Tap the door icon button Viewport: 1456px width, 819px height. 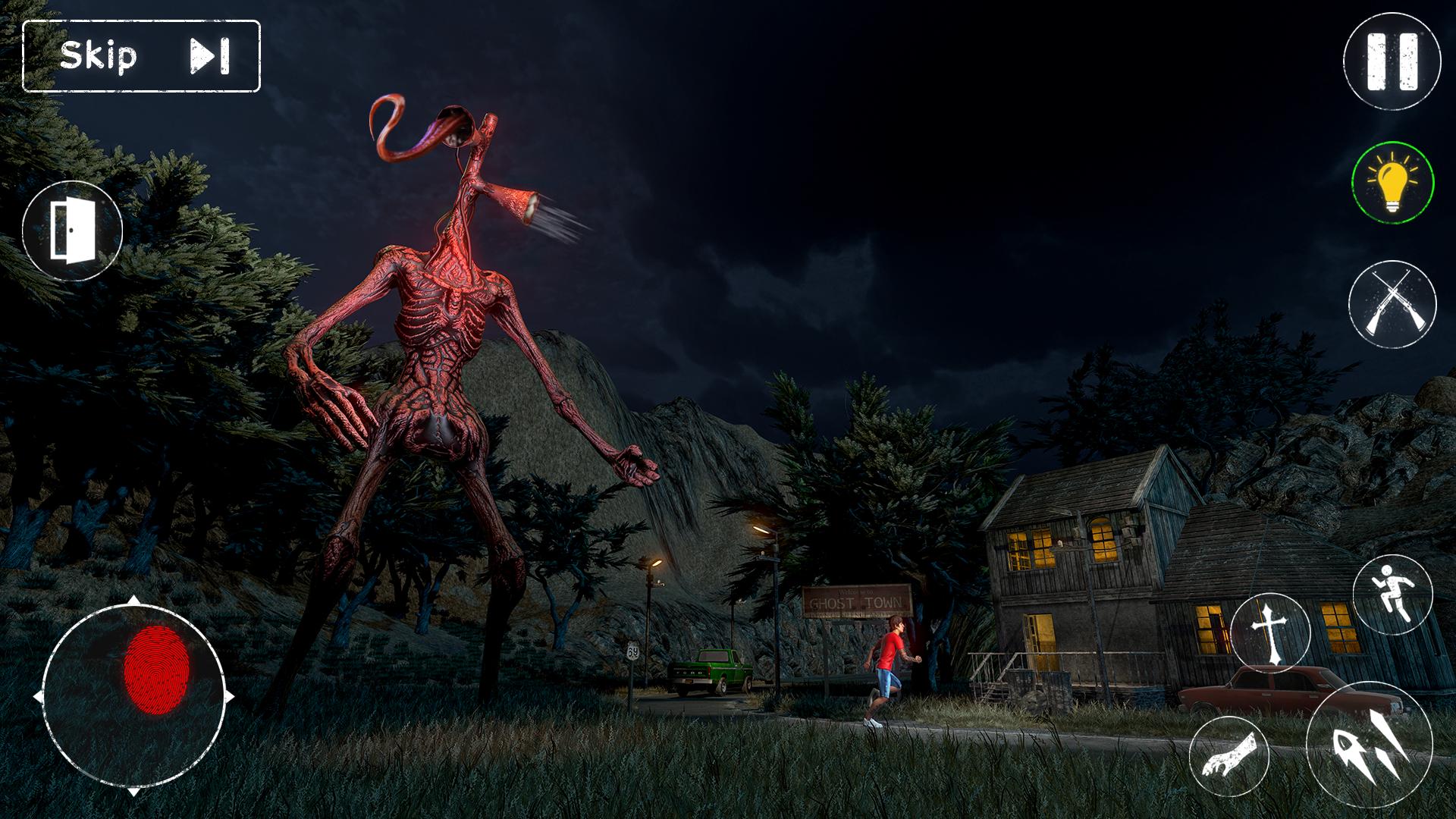[72, 231]
